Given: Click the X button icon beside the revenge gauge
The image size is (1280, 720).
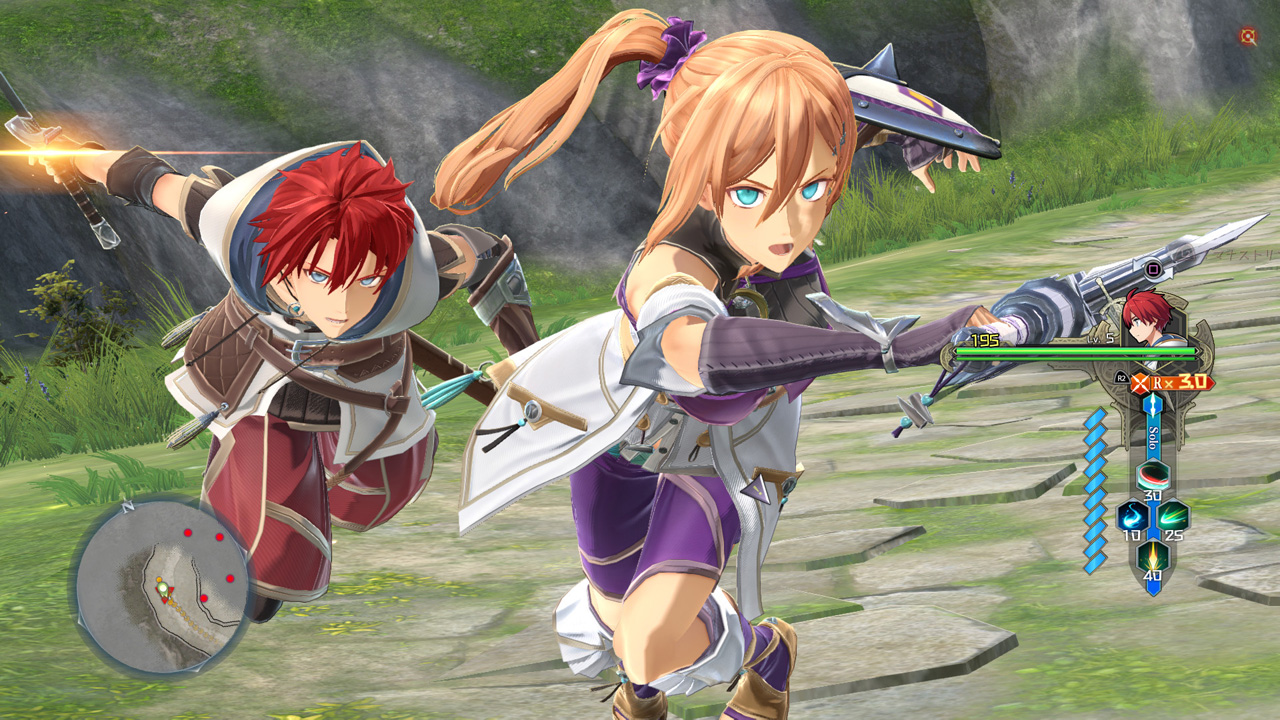Looking at the screenshot, I should (x=1140, y=383).
